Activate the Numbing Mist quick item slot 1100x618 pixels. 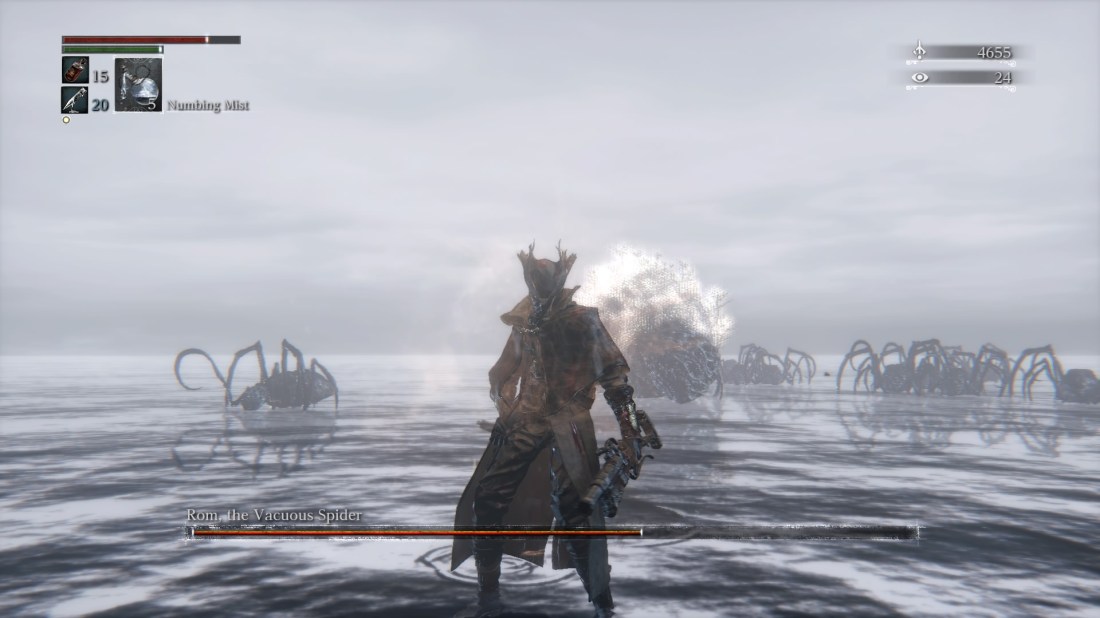pos(138,85)
